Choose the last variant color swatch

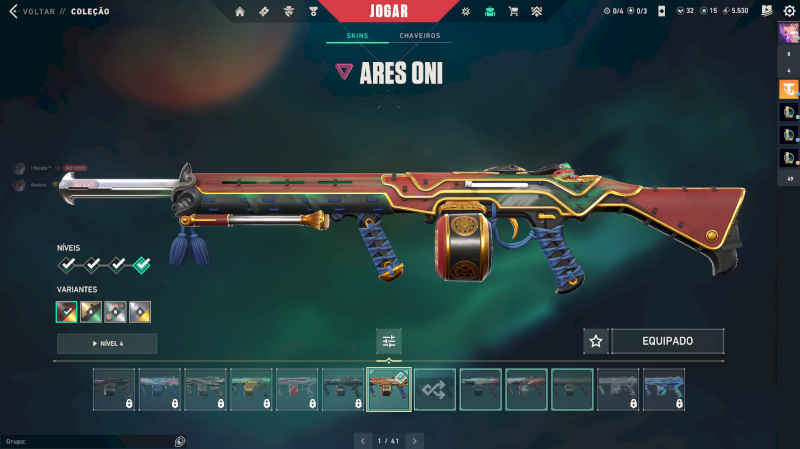point(140,312)
